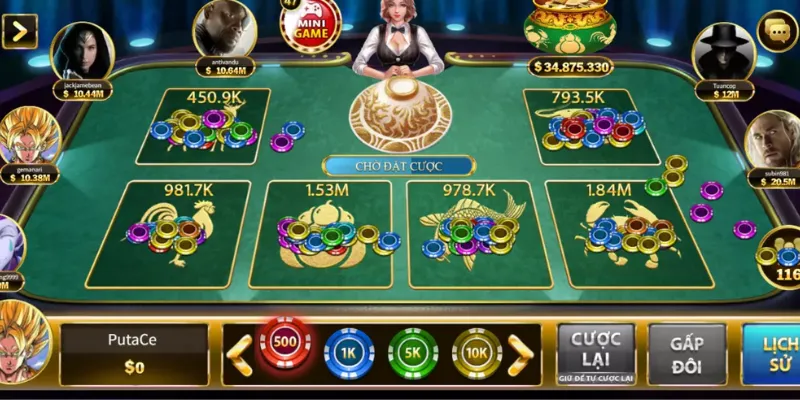Viewport: 800px width, 400px height.
Task: Select the yellow 10K chip
Action: [x=477, y=353]
